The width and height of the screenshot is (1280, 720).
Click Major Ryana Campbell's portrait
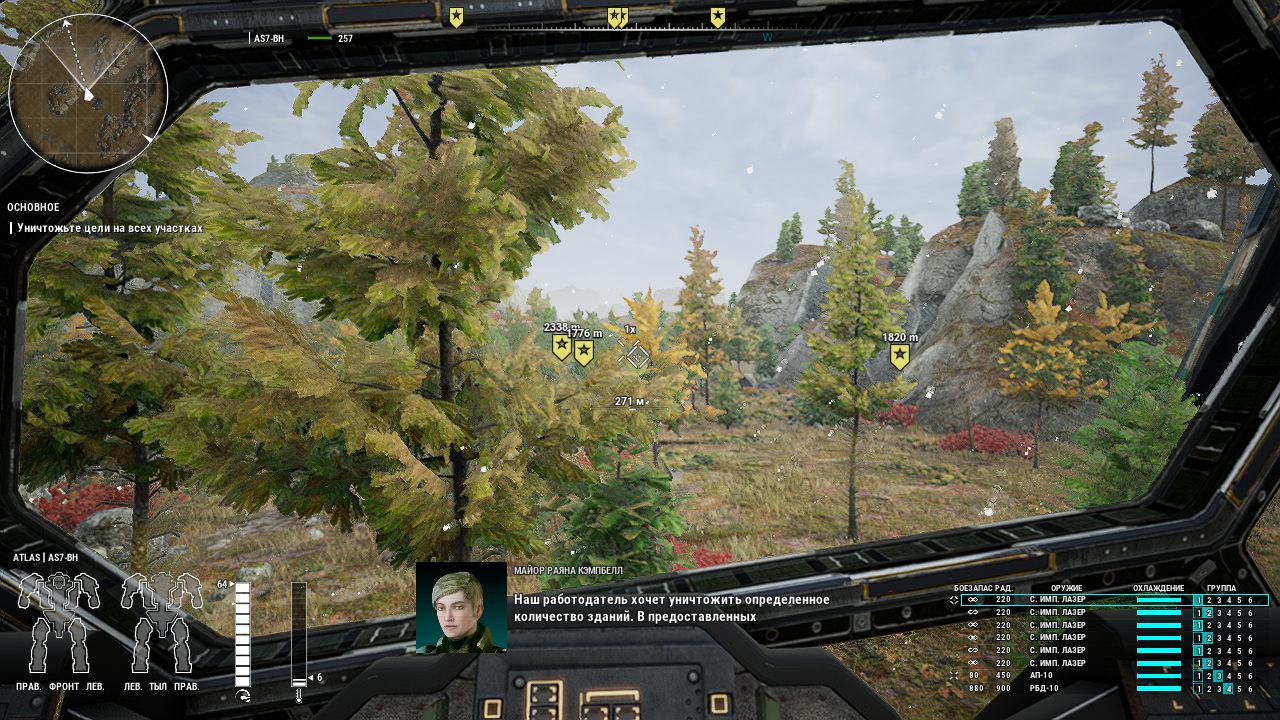tap(461, 608)
